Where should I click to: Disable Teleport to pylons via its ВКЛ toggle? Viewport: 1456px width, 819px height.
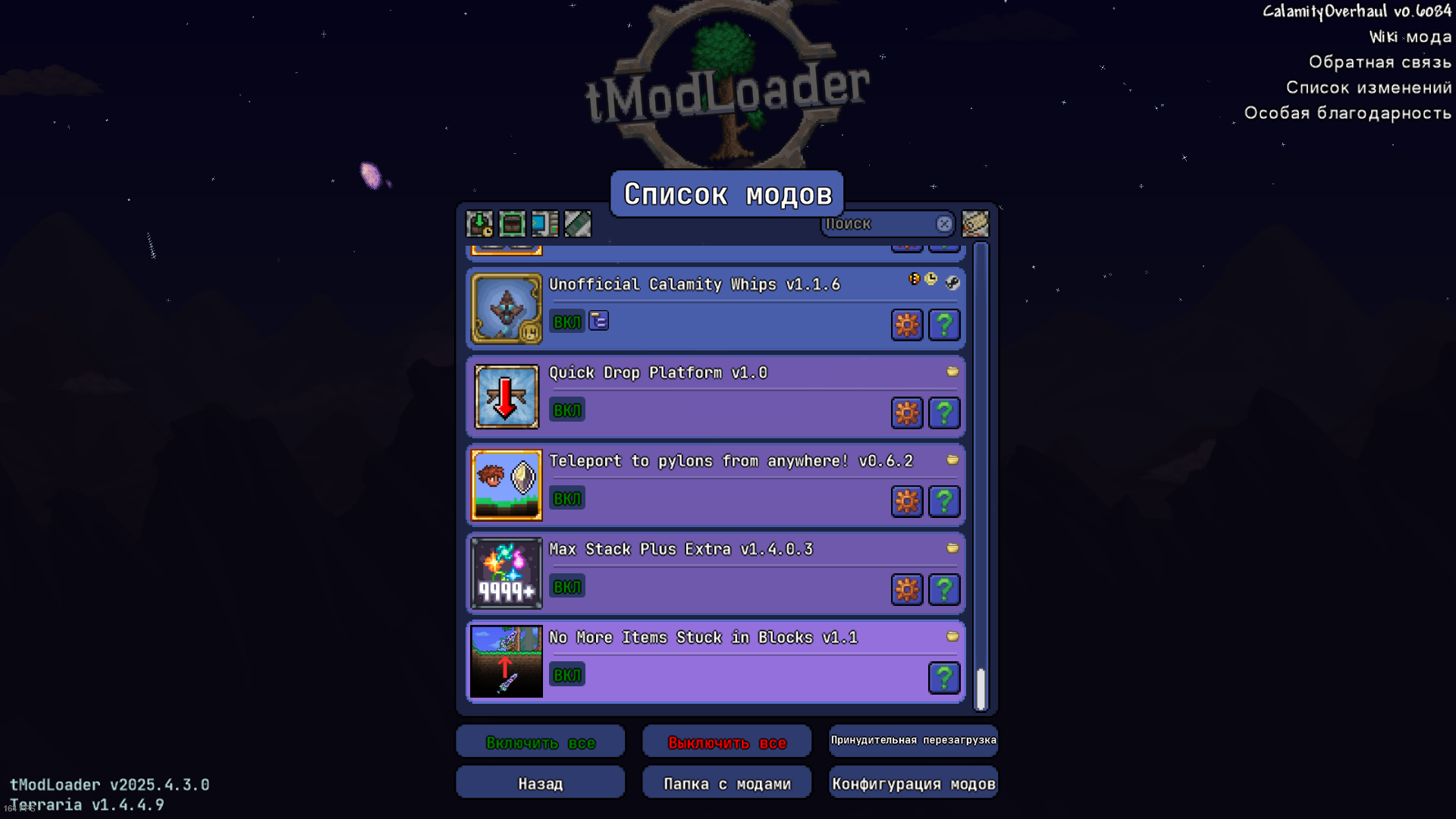[x=566, y=498]
